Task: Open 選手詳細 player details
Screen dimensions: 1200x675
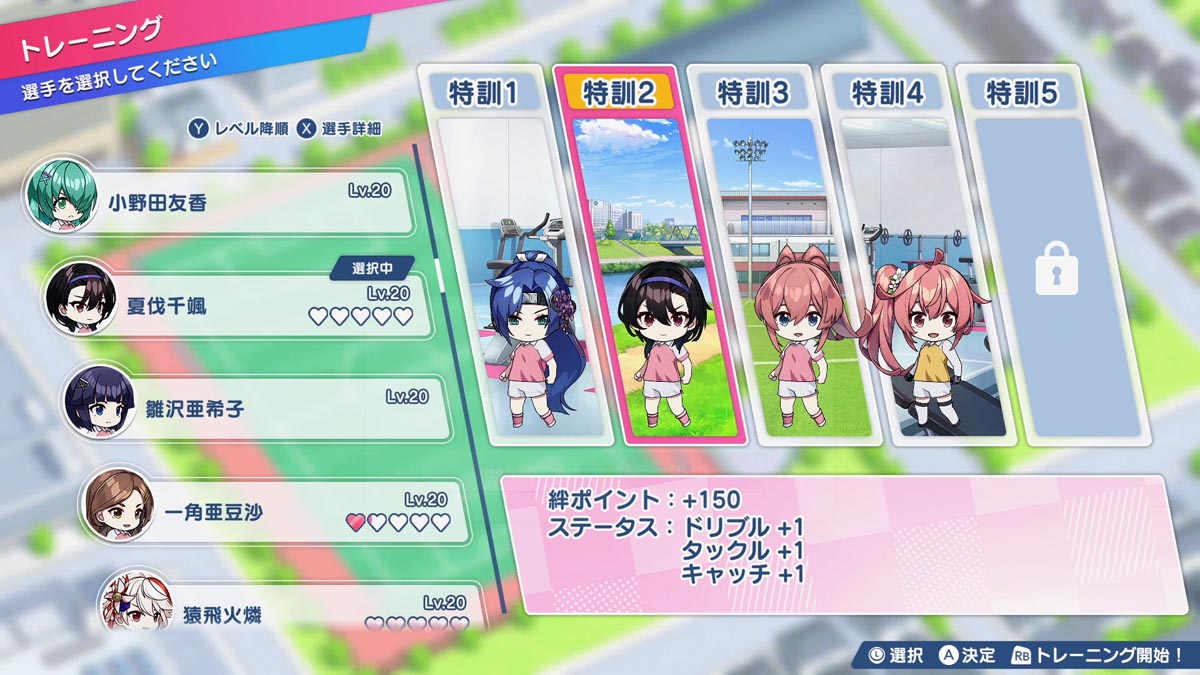Action: coord(339,129)
